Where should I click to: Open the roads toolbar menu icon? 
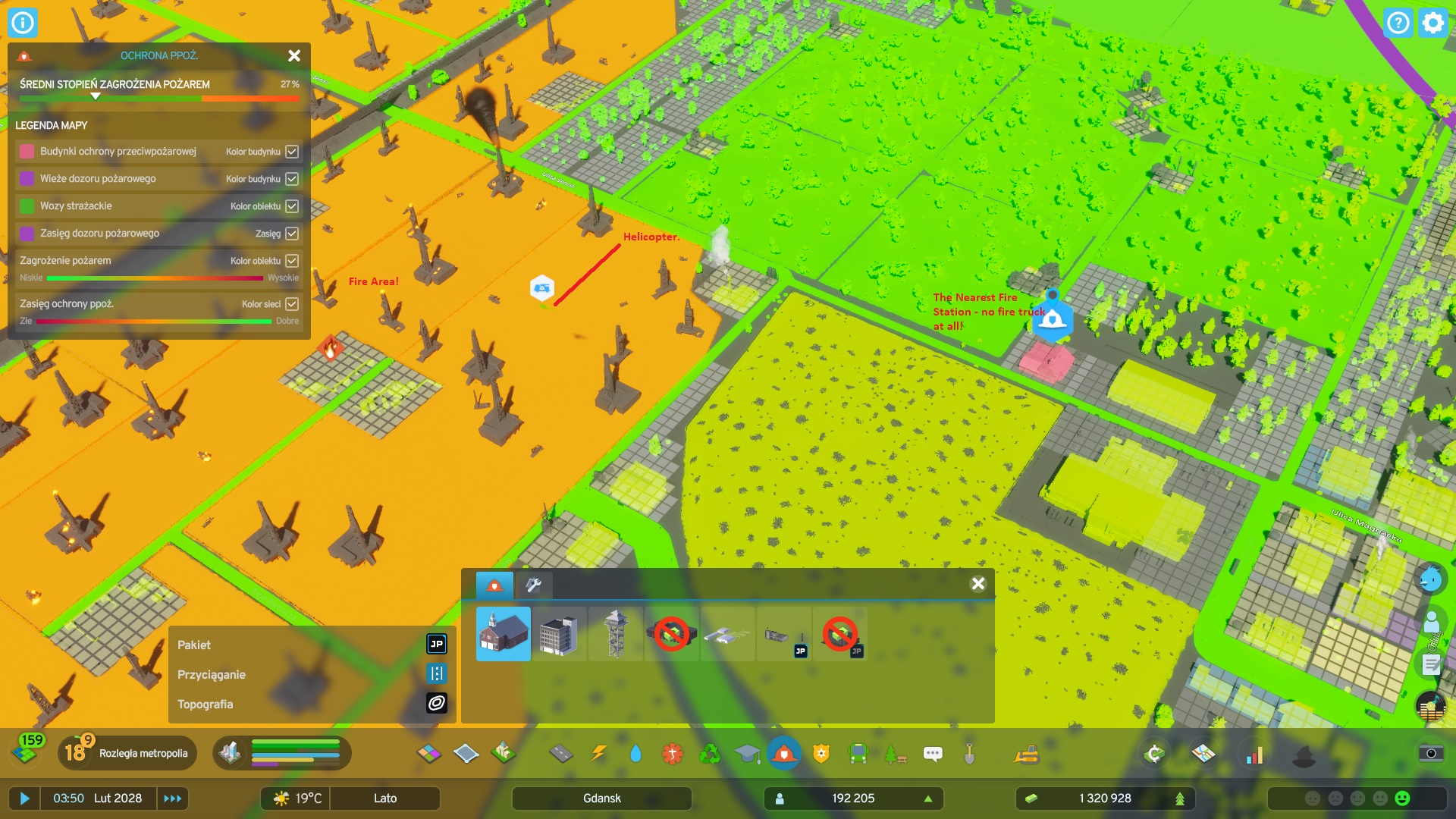[x=563, y=754]
